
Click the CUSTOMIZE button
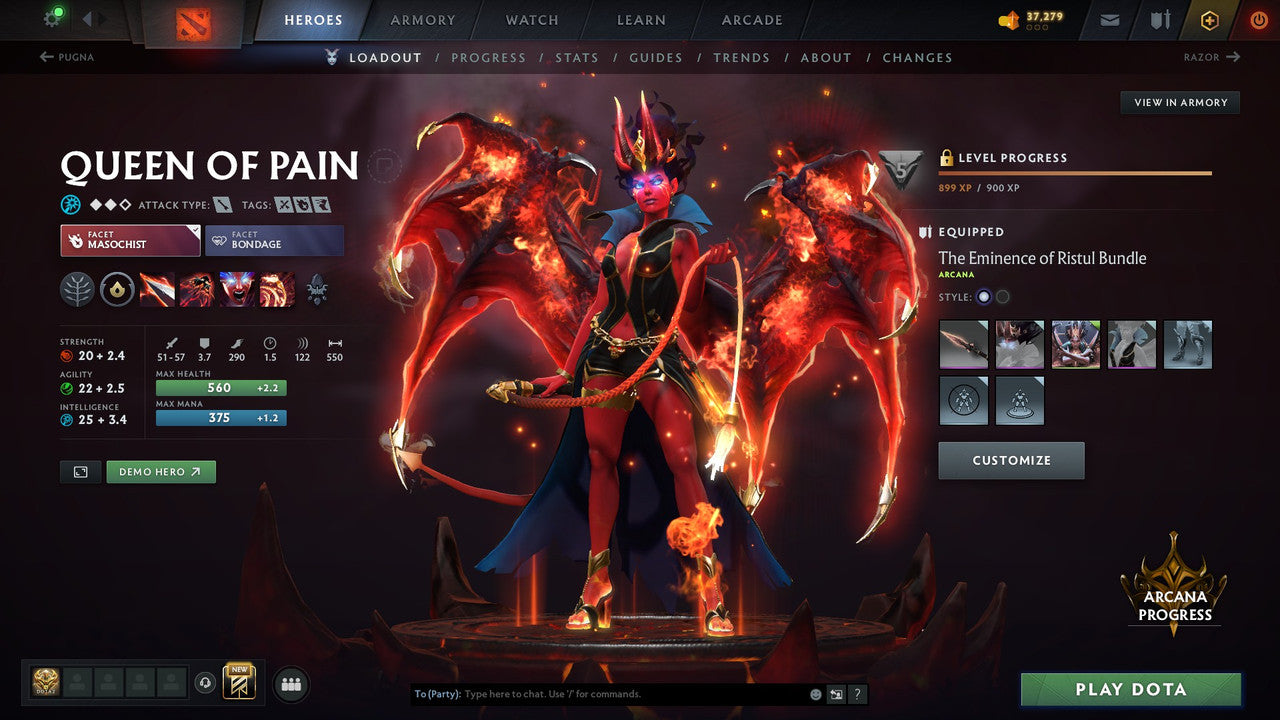pos(1011,460)
